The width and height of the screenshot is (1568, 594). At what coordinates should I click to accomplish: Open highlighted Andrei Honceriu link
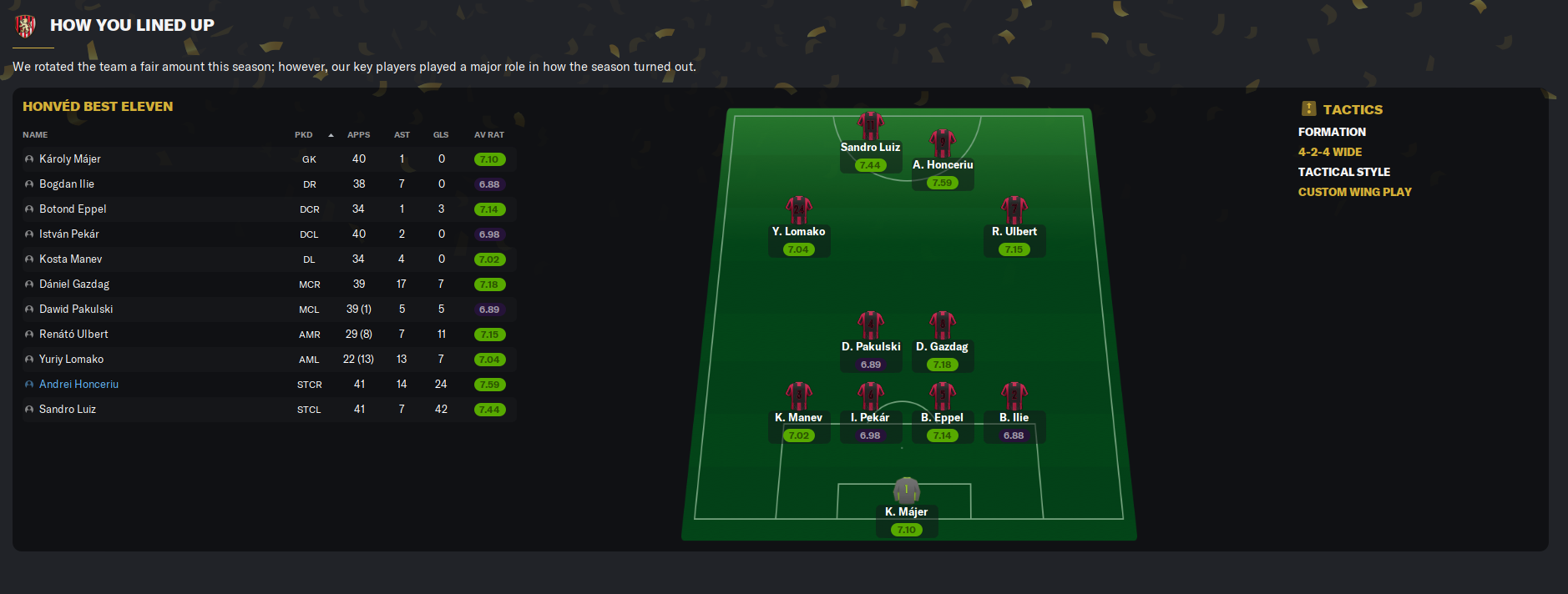79,385
